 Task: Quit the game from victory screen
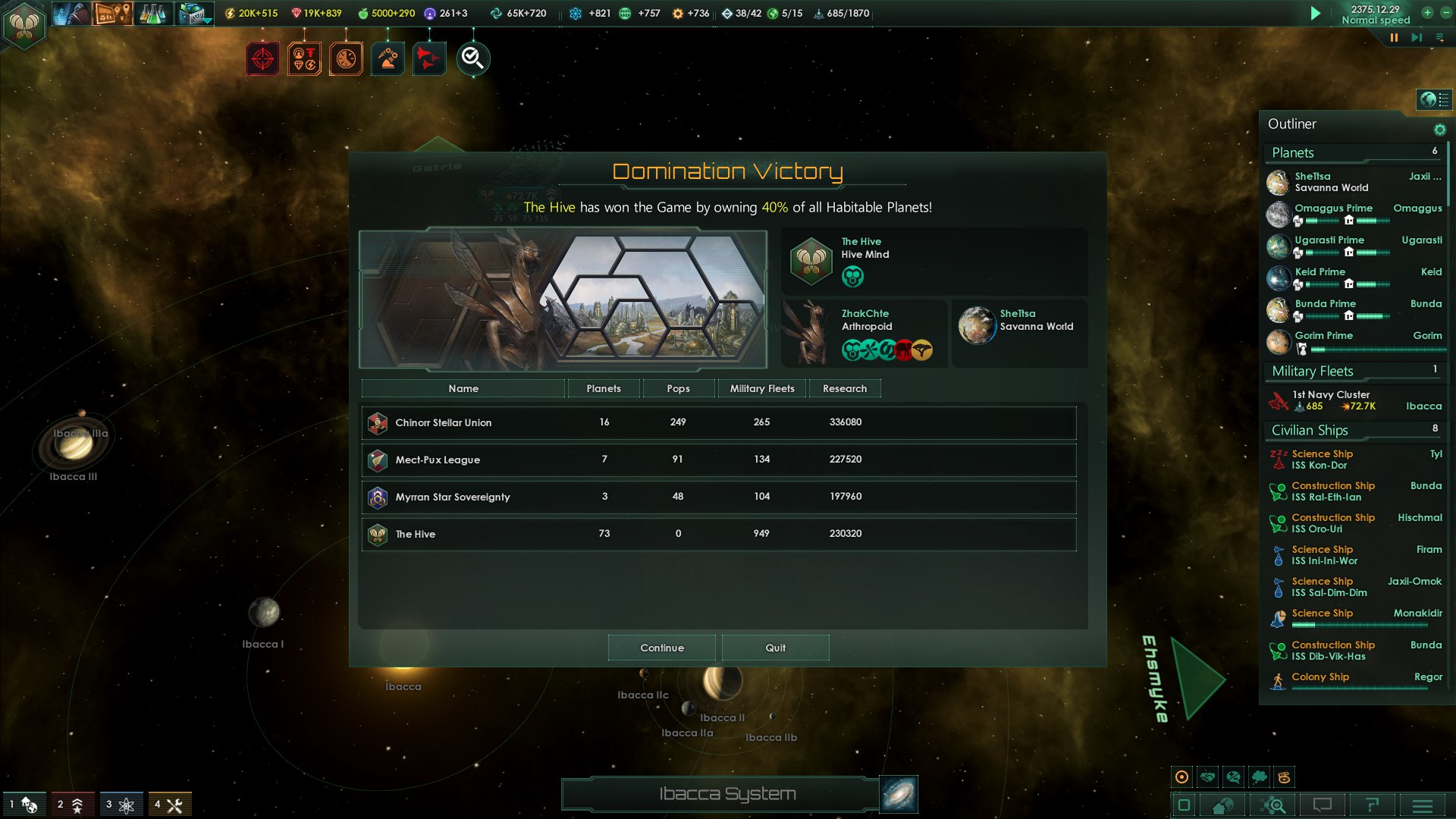coord(775,648)
